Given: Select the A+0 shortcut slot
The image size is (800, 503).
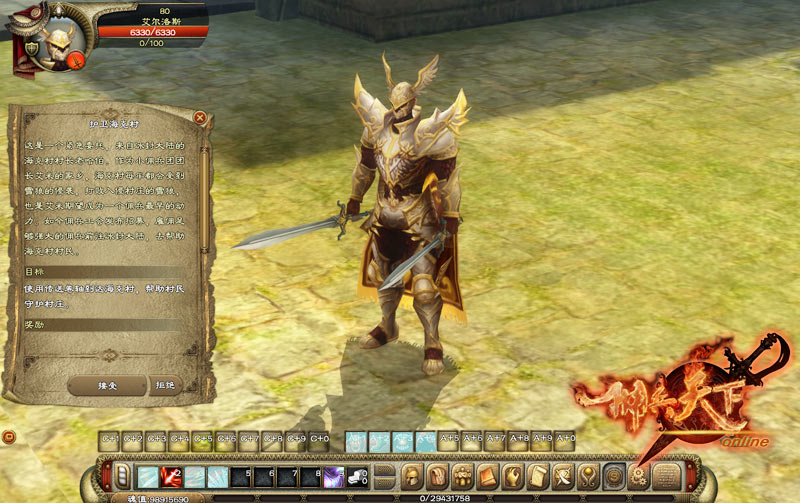Looking at the screenshot, I should (x=566, y=439).
